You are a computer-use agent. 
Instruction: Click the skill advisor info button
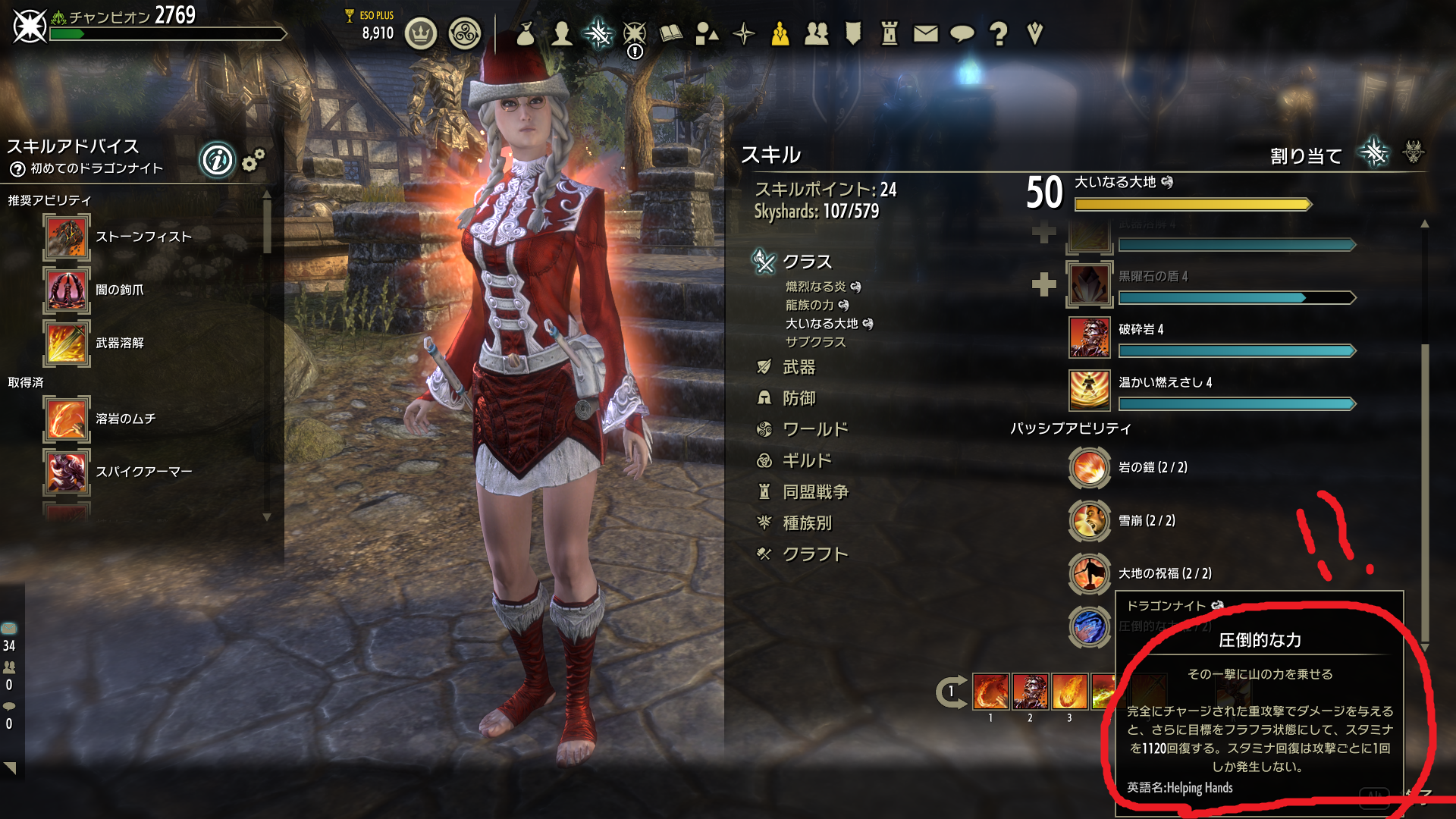tap(218, 160)
